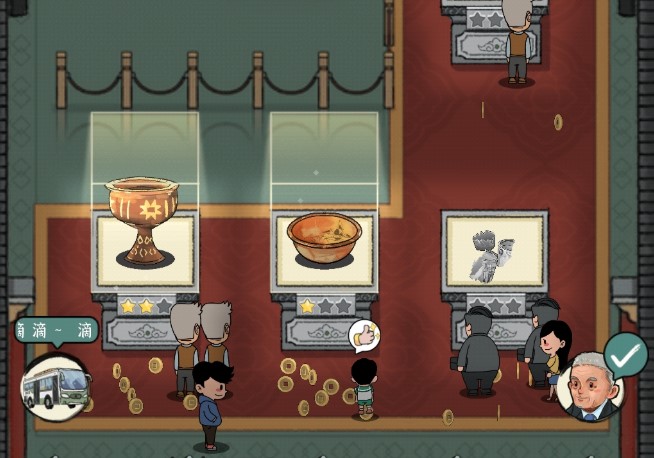654x458 pixels.
Task: Collect the thumbs-up bubble above the visitor
Action: click(365, 335)
